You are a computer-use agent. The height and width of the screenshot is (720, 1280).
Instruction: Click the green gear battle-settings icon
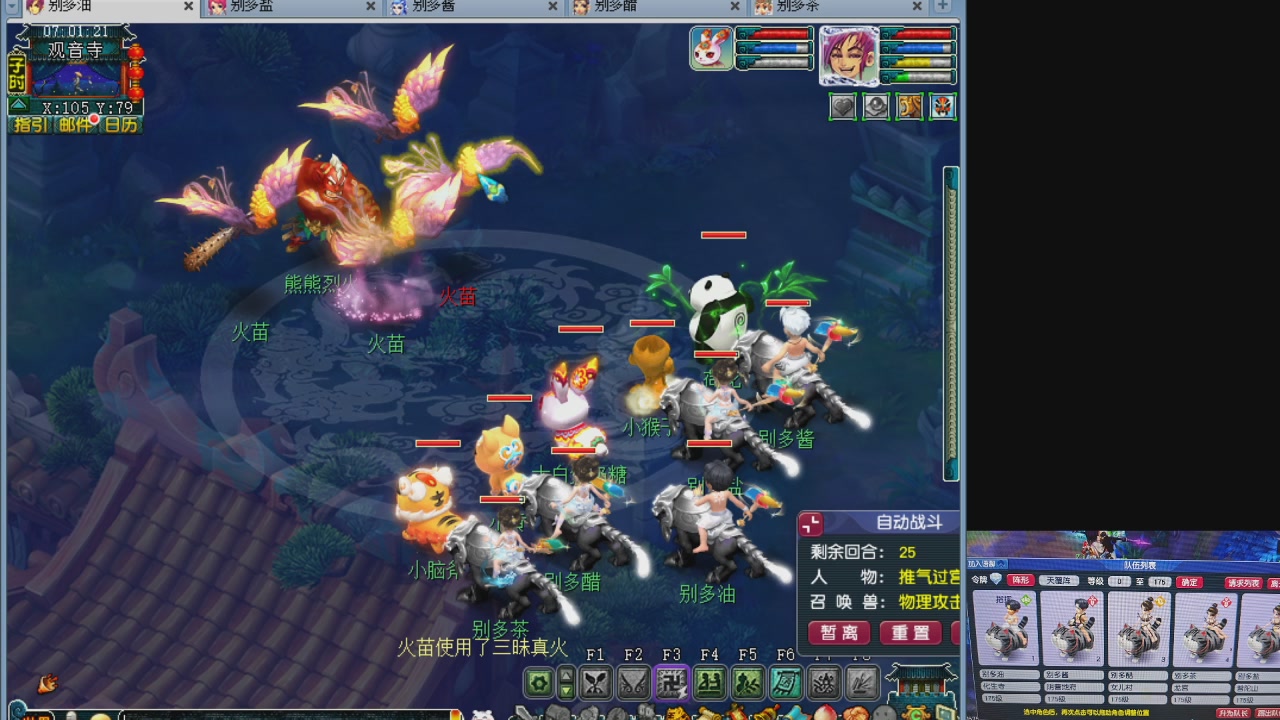point(536,683)
